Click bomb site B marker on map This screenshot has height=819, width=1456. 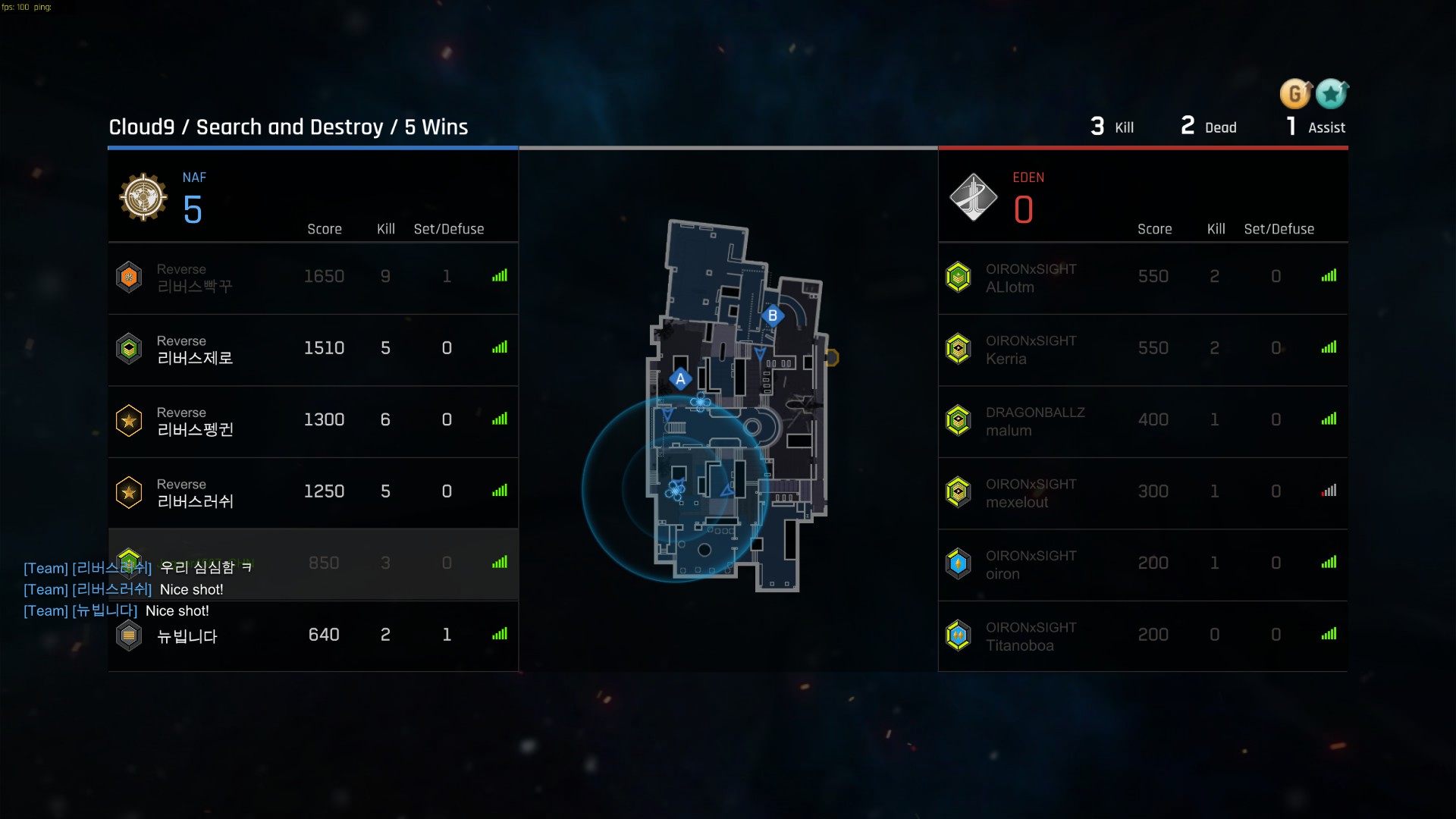click(x=772, y=315)
